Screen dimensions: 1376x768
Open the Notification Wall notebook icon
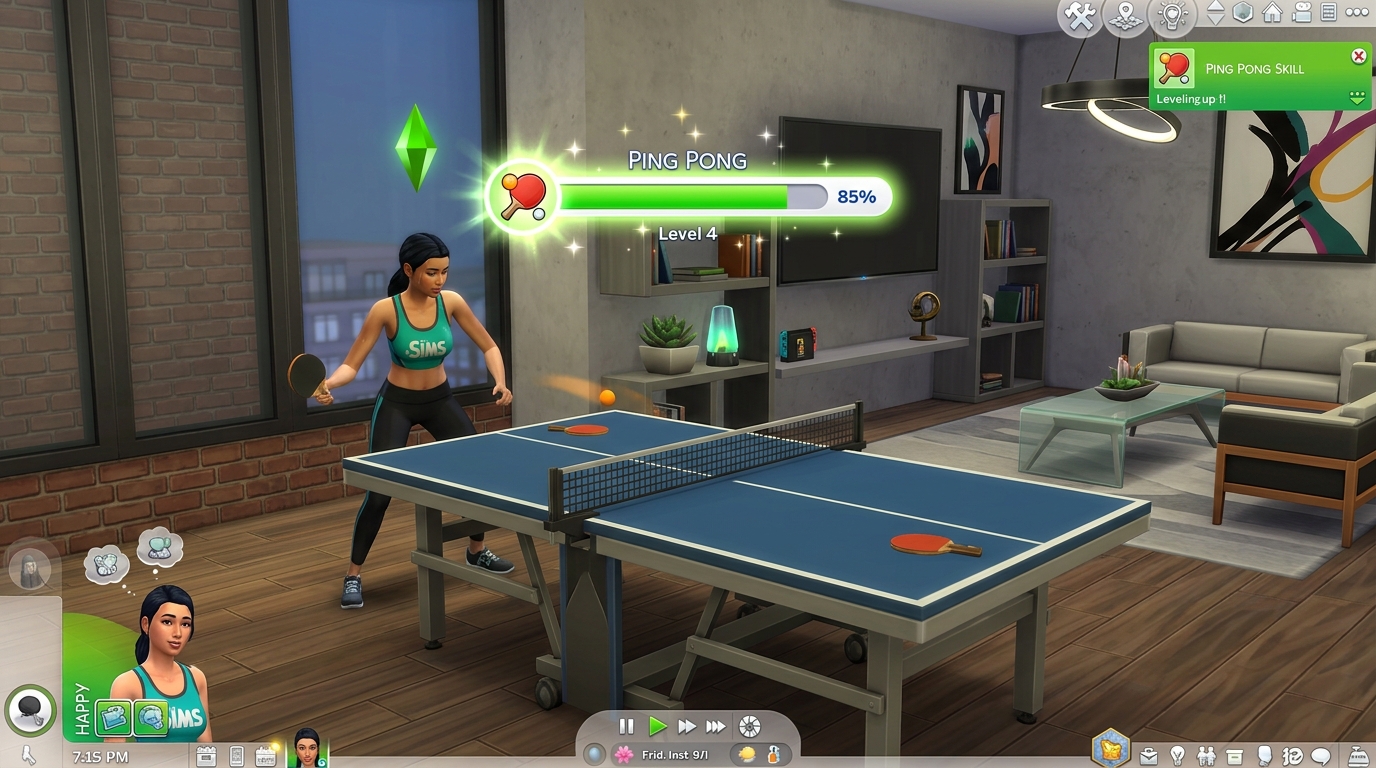pyautogui.click(x=1327, y=14)
